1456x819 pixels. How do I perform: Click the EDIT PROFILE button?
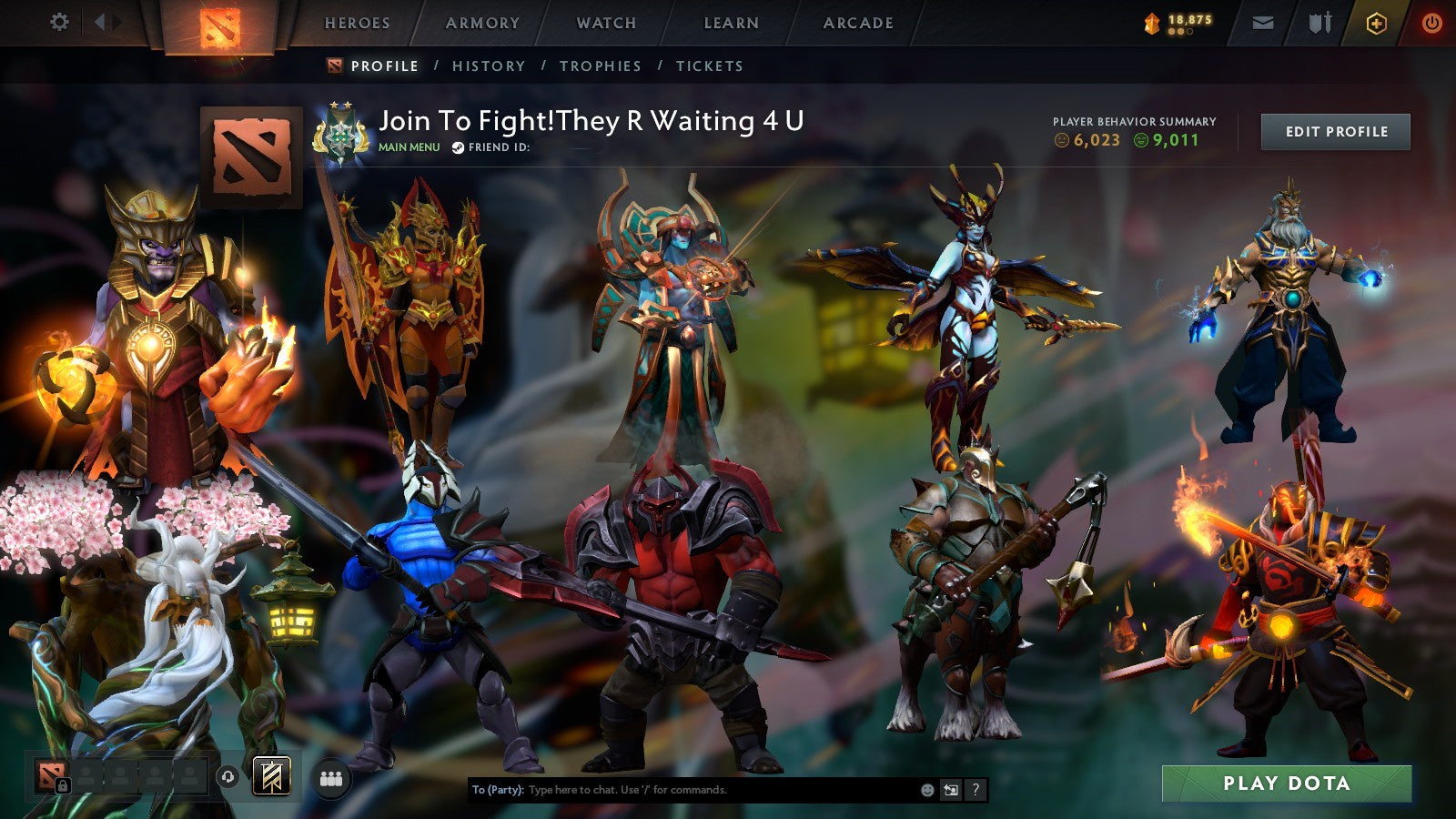[1335, 131]
